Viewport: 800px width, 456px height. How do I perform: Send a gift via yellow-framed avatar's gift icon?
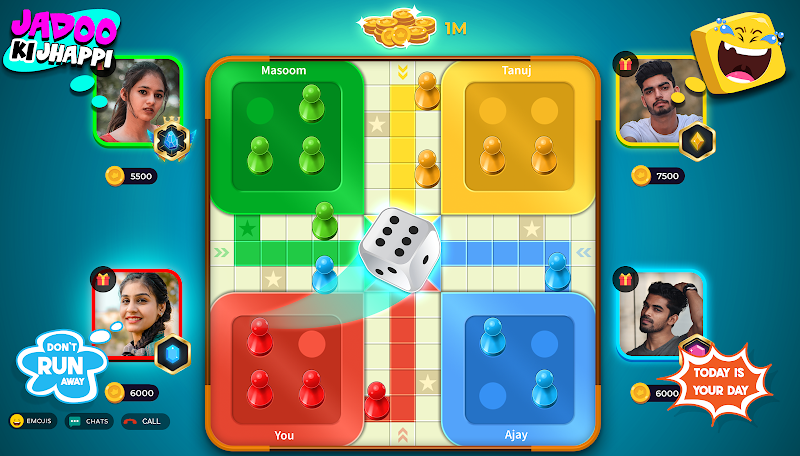pos(627,64)
